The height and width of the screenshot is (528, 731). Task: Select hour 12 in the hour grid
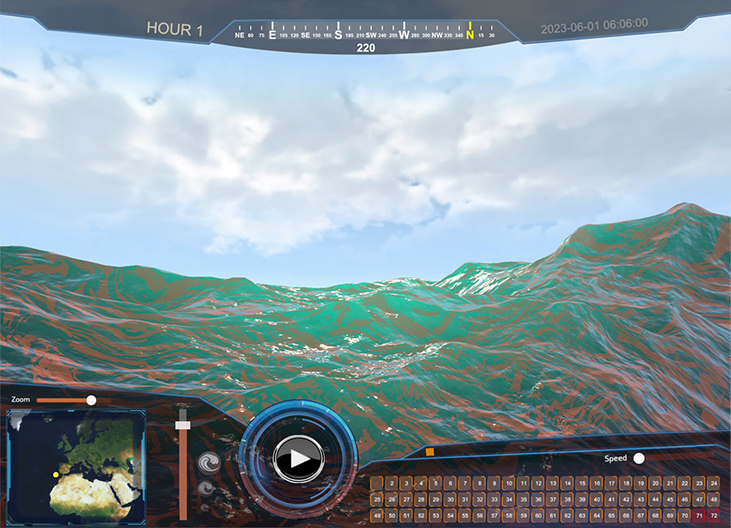(x=538, y=483)
